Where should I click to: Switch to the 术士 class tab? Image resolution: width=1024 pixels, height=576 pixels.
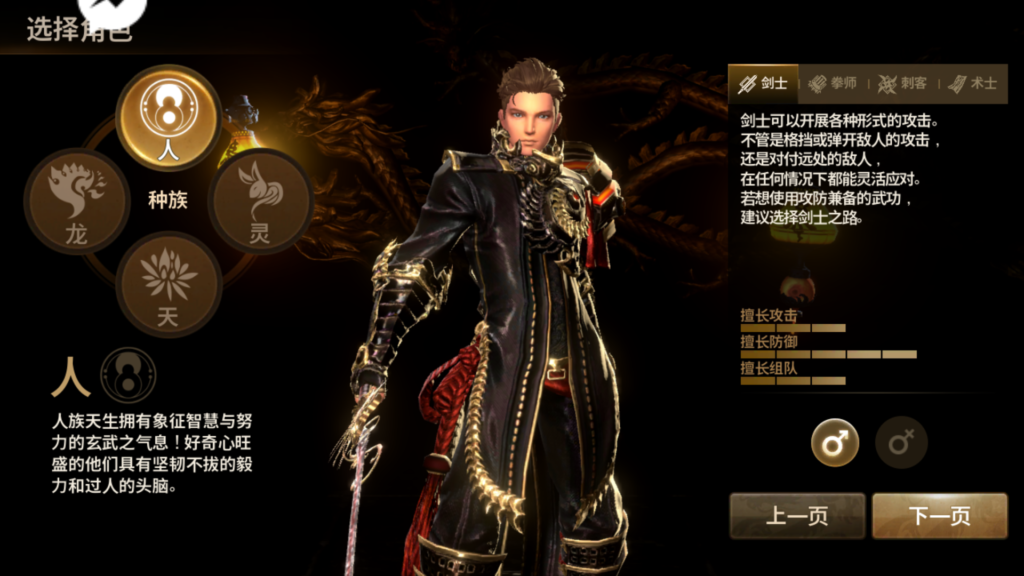point(973,83)
